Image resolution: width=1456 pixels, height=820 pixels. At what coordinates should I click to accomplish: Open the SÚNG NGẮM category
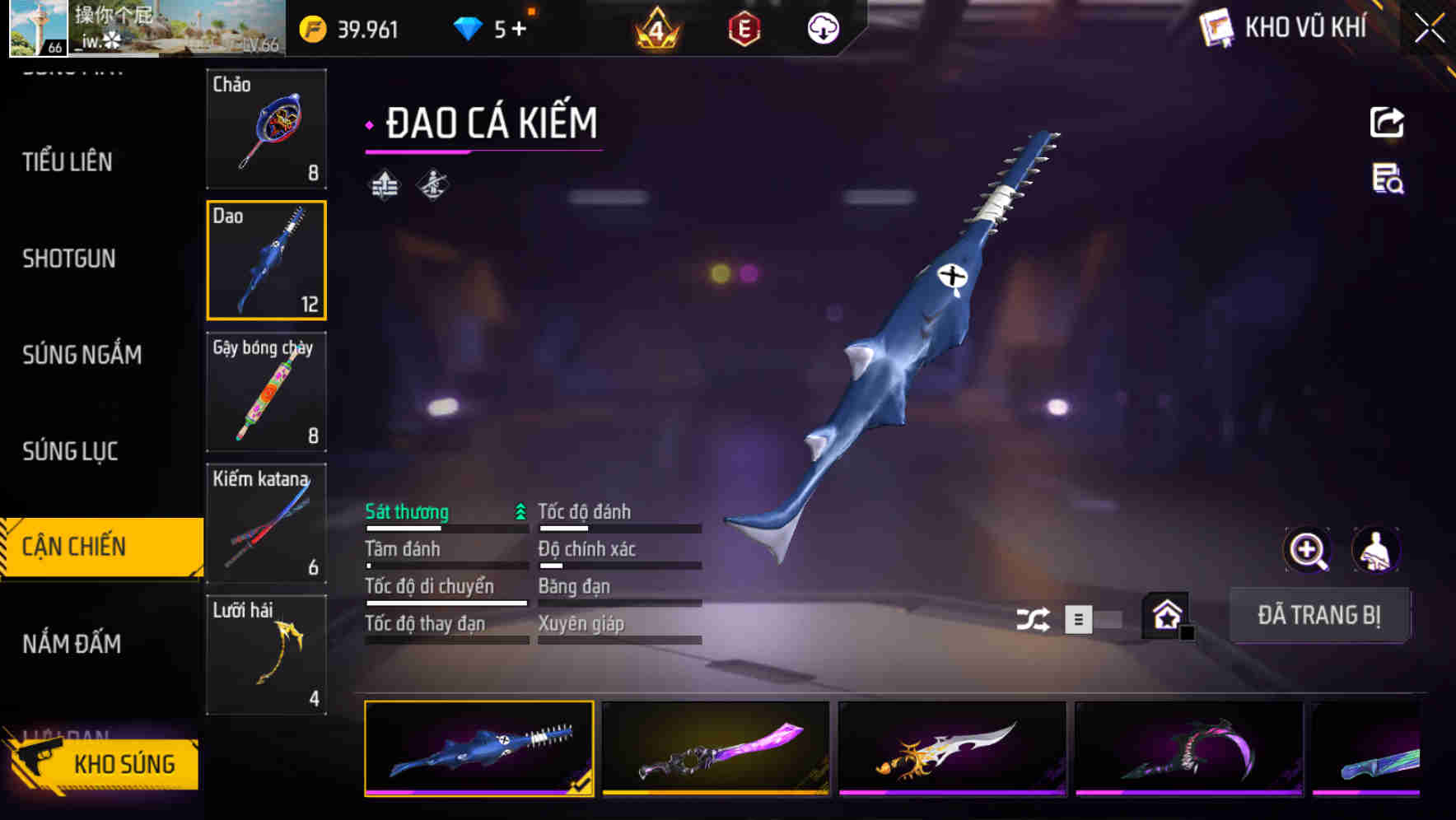79,355
